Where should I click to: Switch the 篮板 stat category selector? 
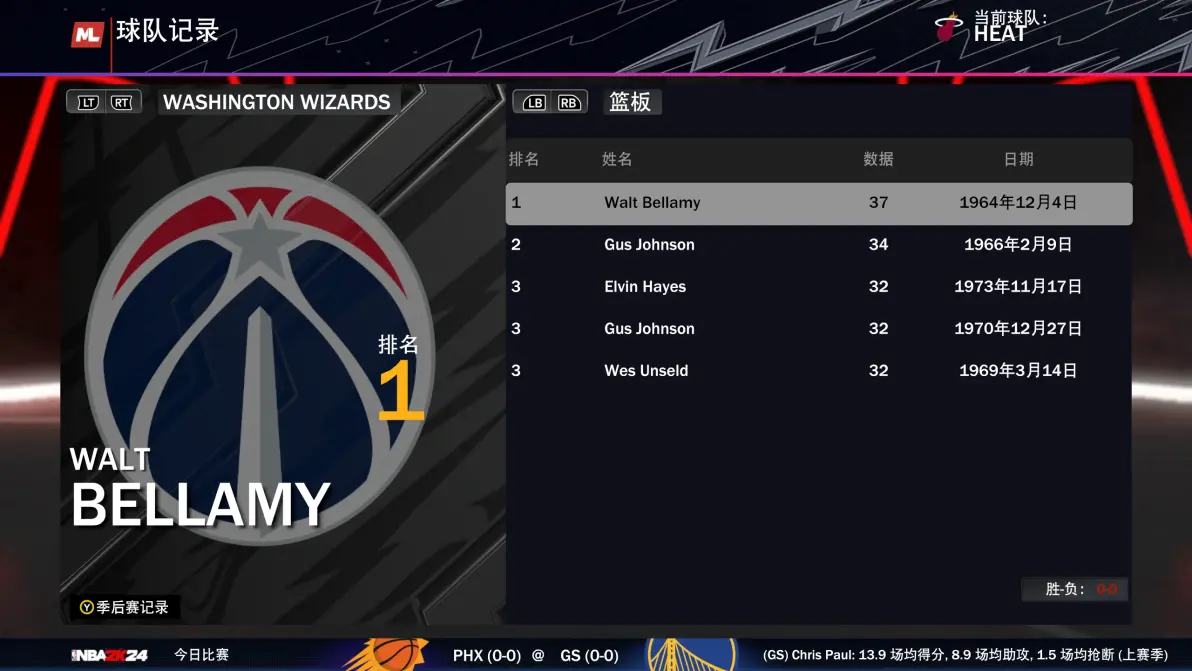[x=630, y=102]
